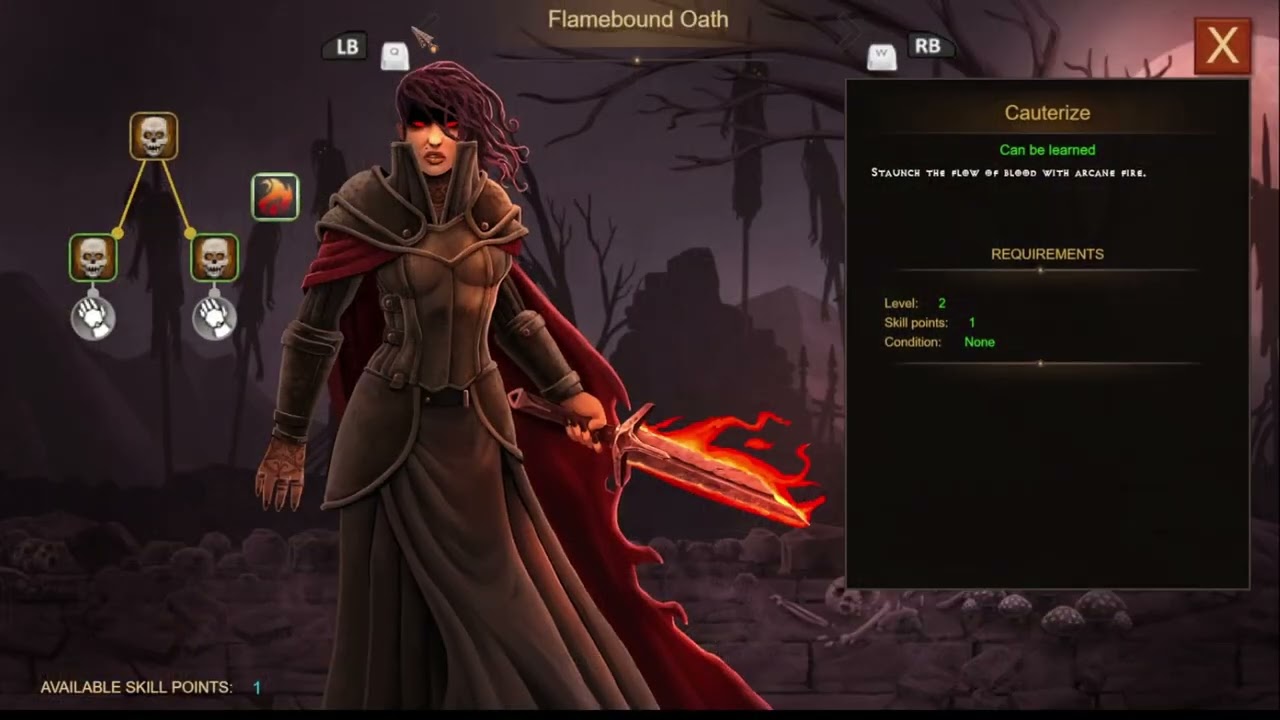Click the hand emblem under the right skull
1280x720 pixels.
coord(213,317)
